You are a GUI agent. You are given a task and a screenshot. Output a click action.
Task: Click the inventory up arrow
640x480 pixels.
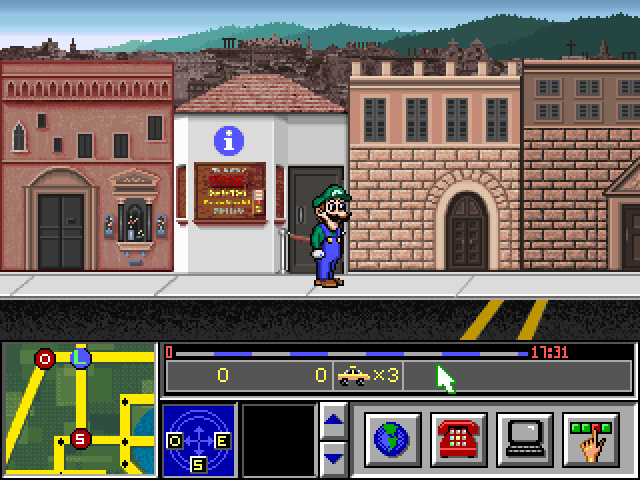tap(334, 419)
